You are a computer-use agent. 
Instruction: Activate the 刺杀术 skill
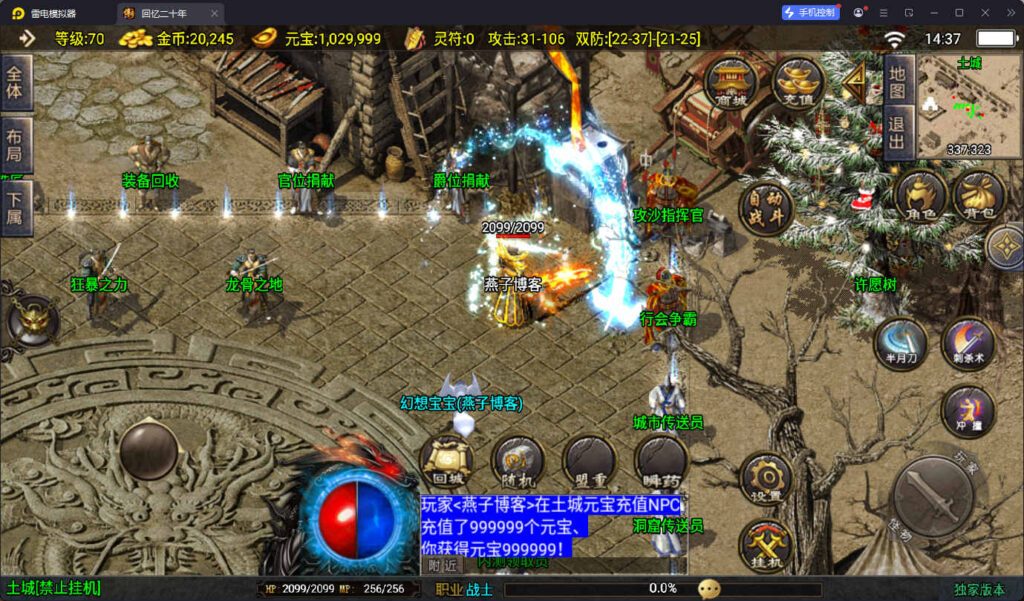point(967,344)
